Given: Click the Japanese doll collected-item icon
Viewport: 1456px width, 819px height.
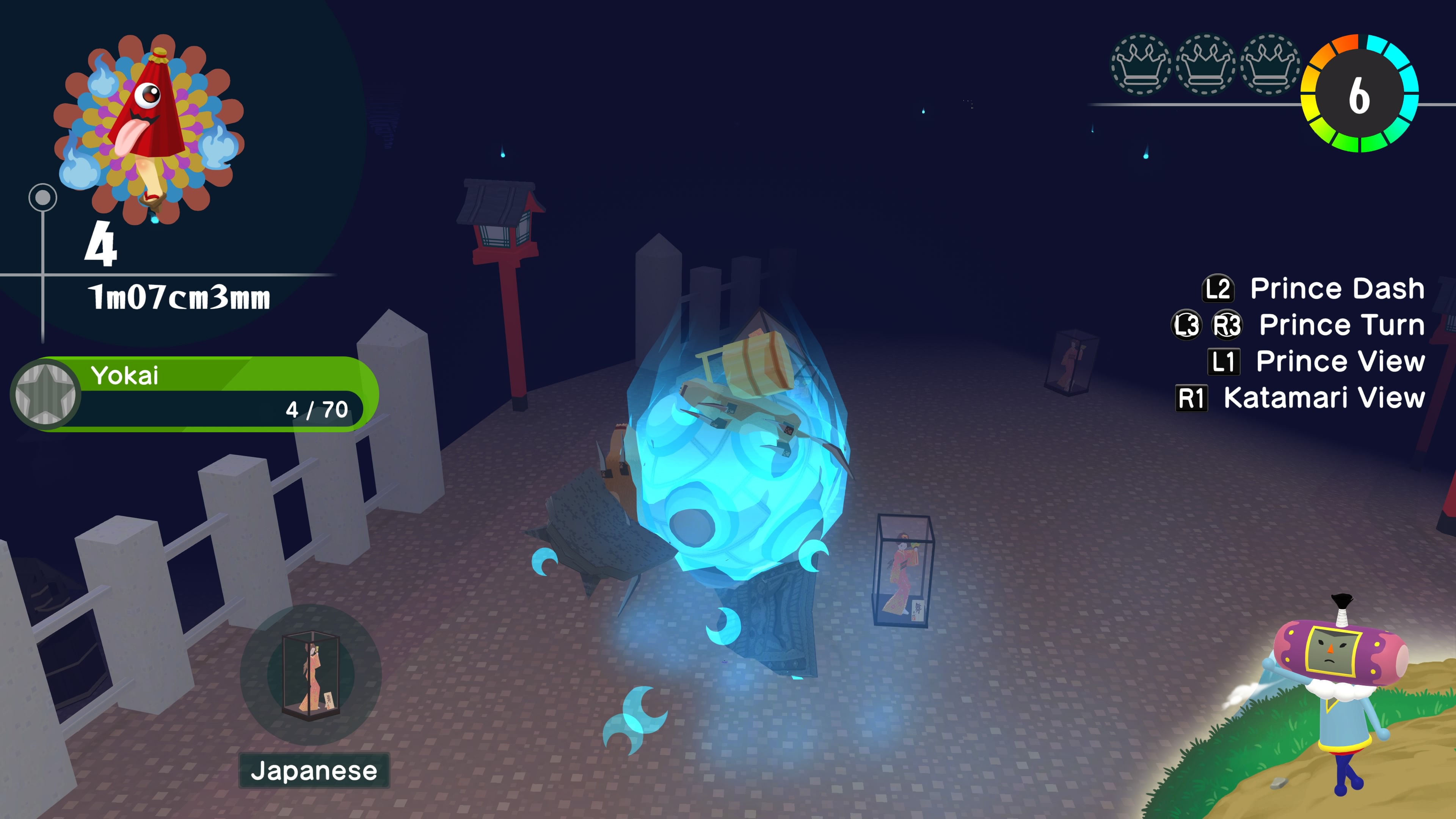Looking at the screenshot, I should click(311, 674).
